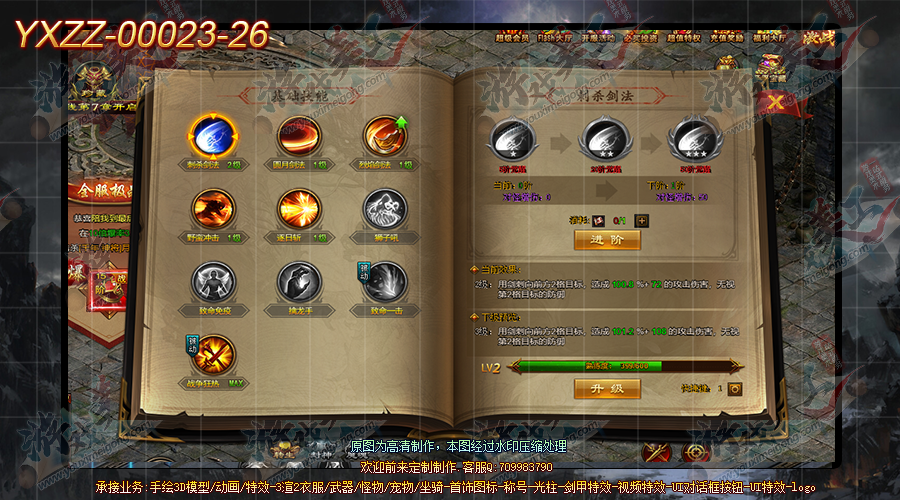The width and height of the screenshot is (900, 500).
Task: Open the 福利大厅 welfare hall
Action: point(769,37)
